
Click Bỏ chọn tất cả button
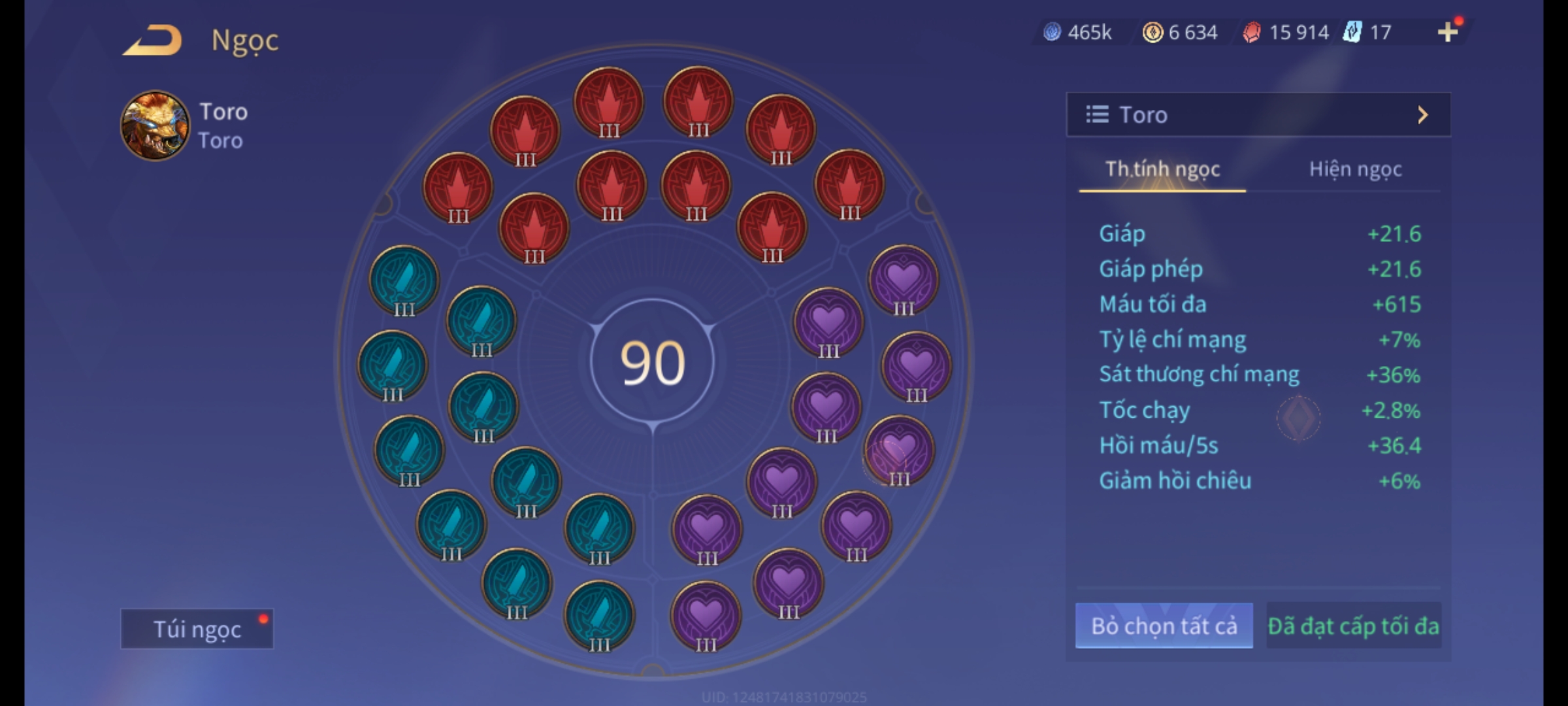[1164, 626]
